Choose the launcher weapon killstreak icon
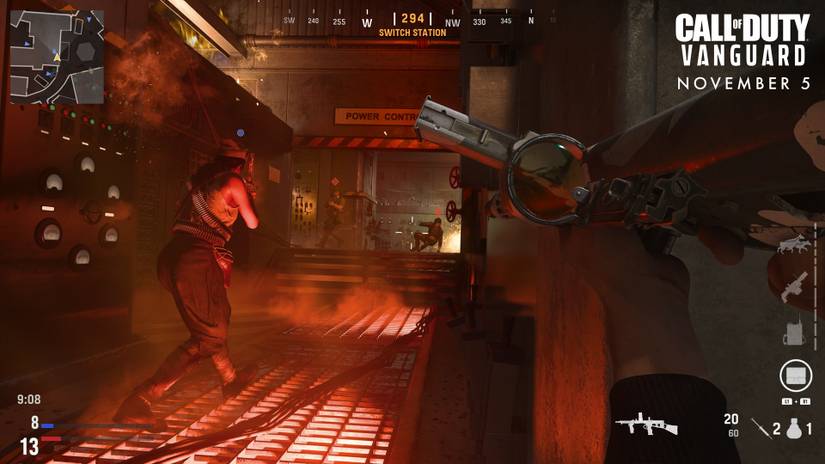Image resolution: width=825 pixels, height=464 pixels. pyautogui.click(x=794, y=286)
